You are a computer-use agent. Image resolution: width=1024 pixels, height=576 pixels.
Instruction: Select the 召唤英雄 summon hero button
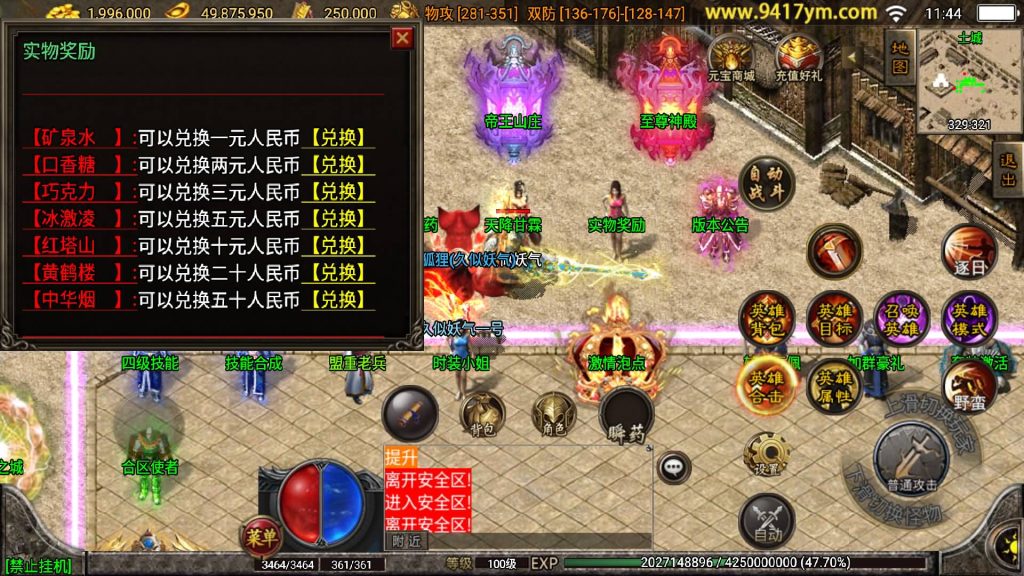902,318
